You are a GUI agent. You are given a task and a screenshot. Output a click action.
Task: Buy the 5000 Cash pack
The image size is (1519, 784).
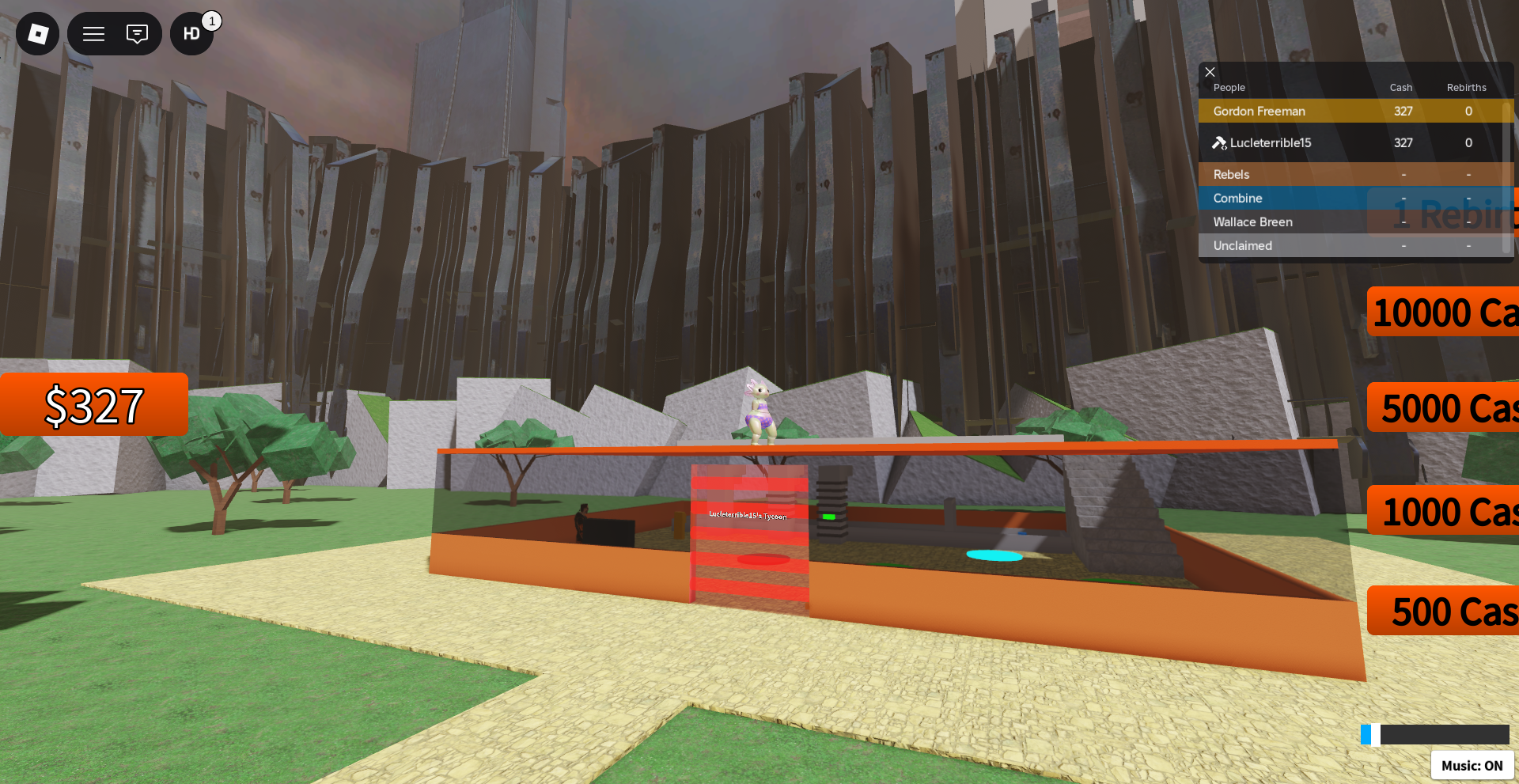point(1445,407)
